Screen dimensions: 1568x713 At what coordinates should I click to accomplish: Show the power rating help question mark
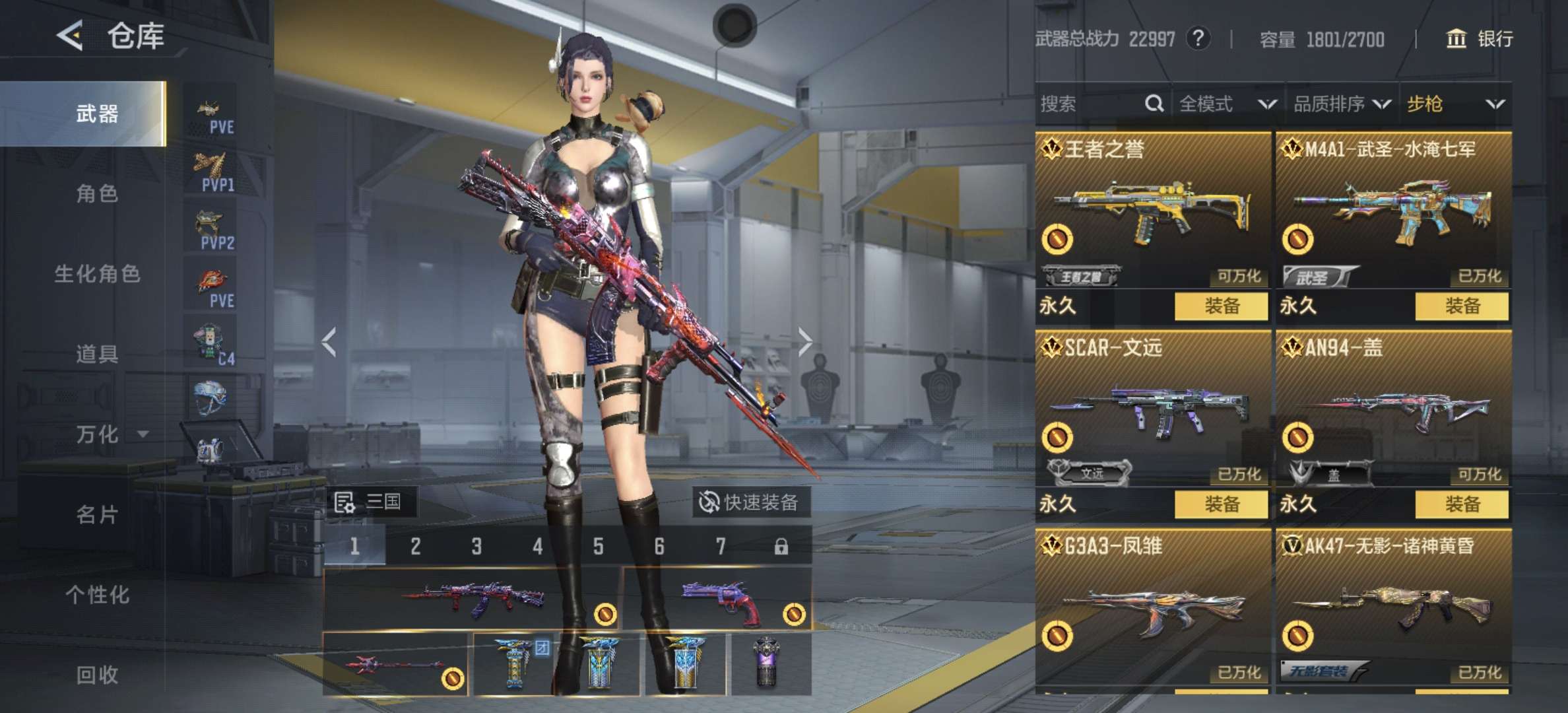1198,39
